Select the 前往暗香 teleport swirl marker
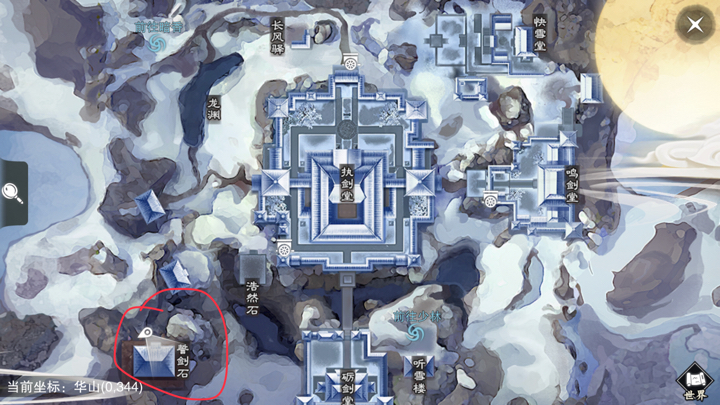Viewport: 720px width, 405px height. [155, 43]
